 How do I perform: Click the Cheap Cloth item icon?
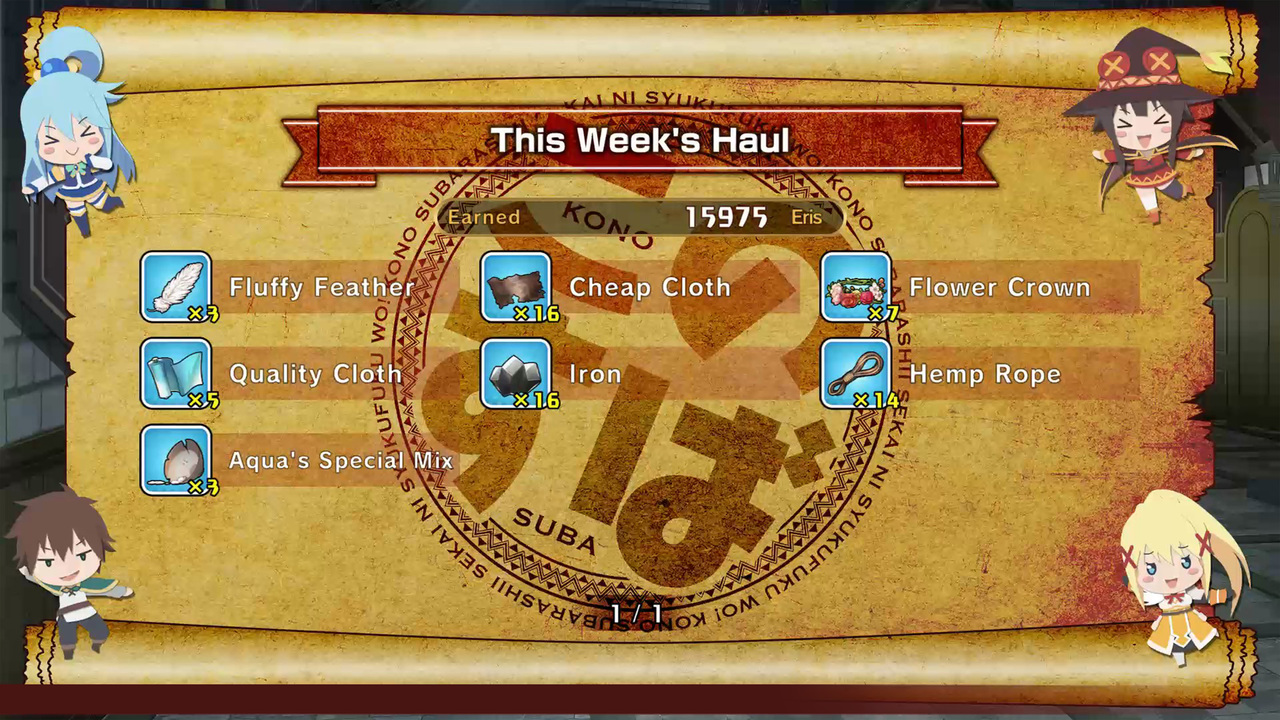tap(516, 287)
